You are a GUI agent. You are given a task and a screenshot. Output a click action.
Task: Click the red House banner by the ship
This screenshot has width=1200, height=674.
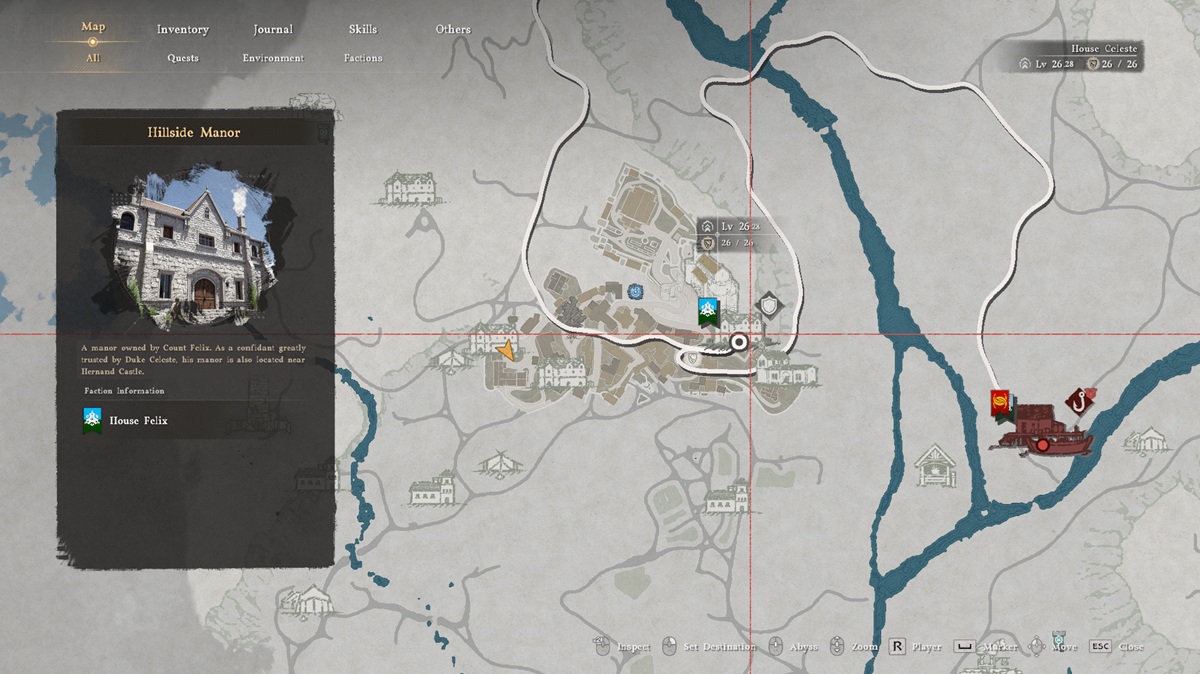click(x=998, y=403)
